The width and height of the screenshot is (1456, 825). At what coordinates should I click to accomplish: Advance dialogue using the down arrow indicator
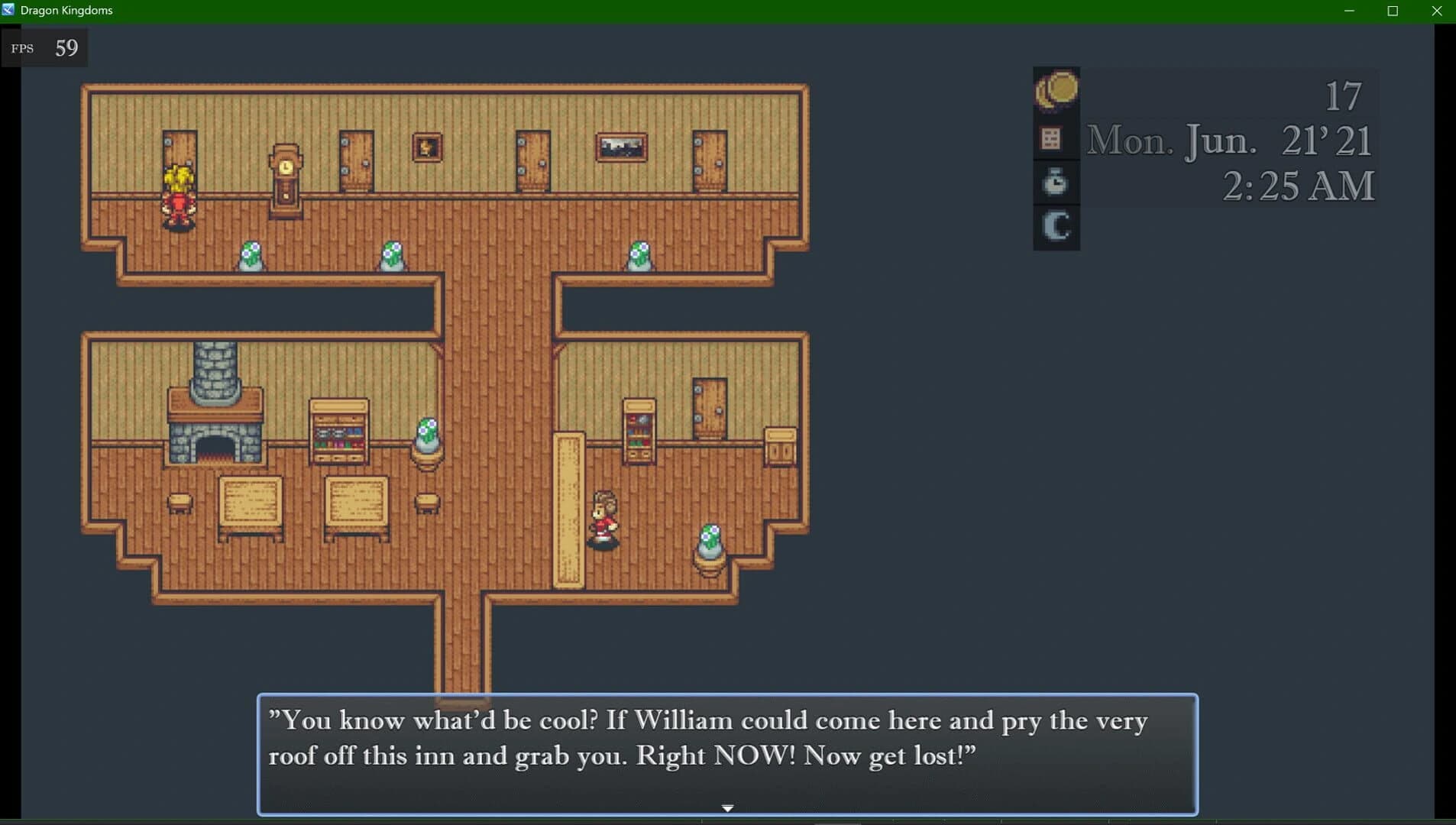tap(727, 807)
